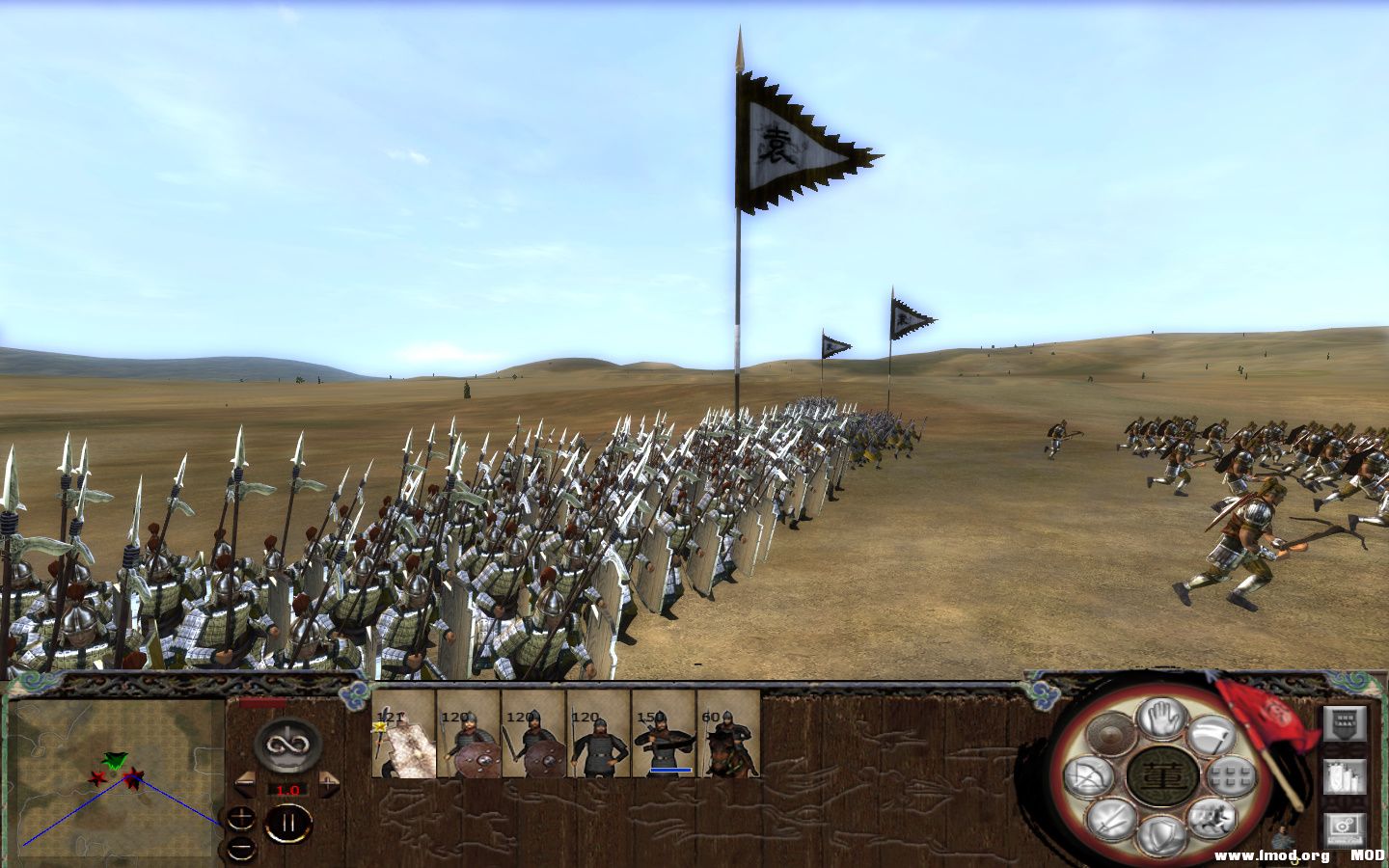Toggle running with the sprinting soldier icon
The image size is (1389, 868).
pos(1212,820)
